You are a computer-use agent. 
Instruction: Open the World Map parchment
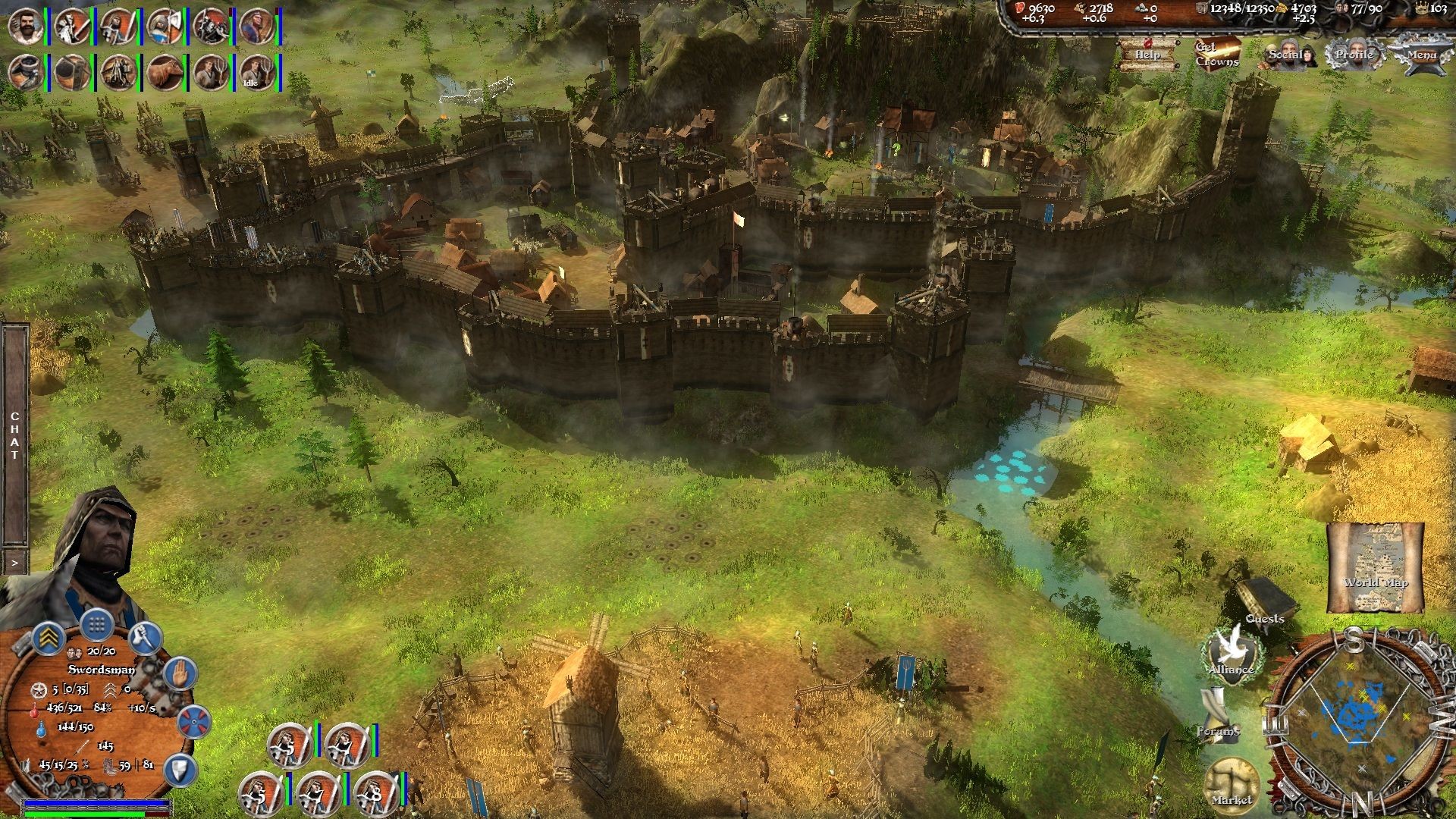click(1375, 566)
